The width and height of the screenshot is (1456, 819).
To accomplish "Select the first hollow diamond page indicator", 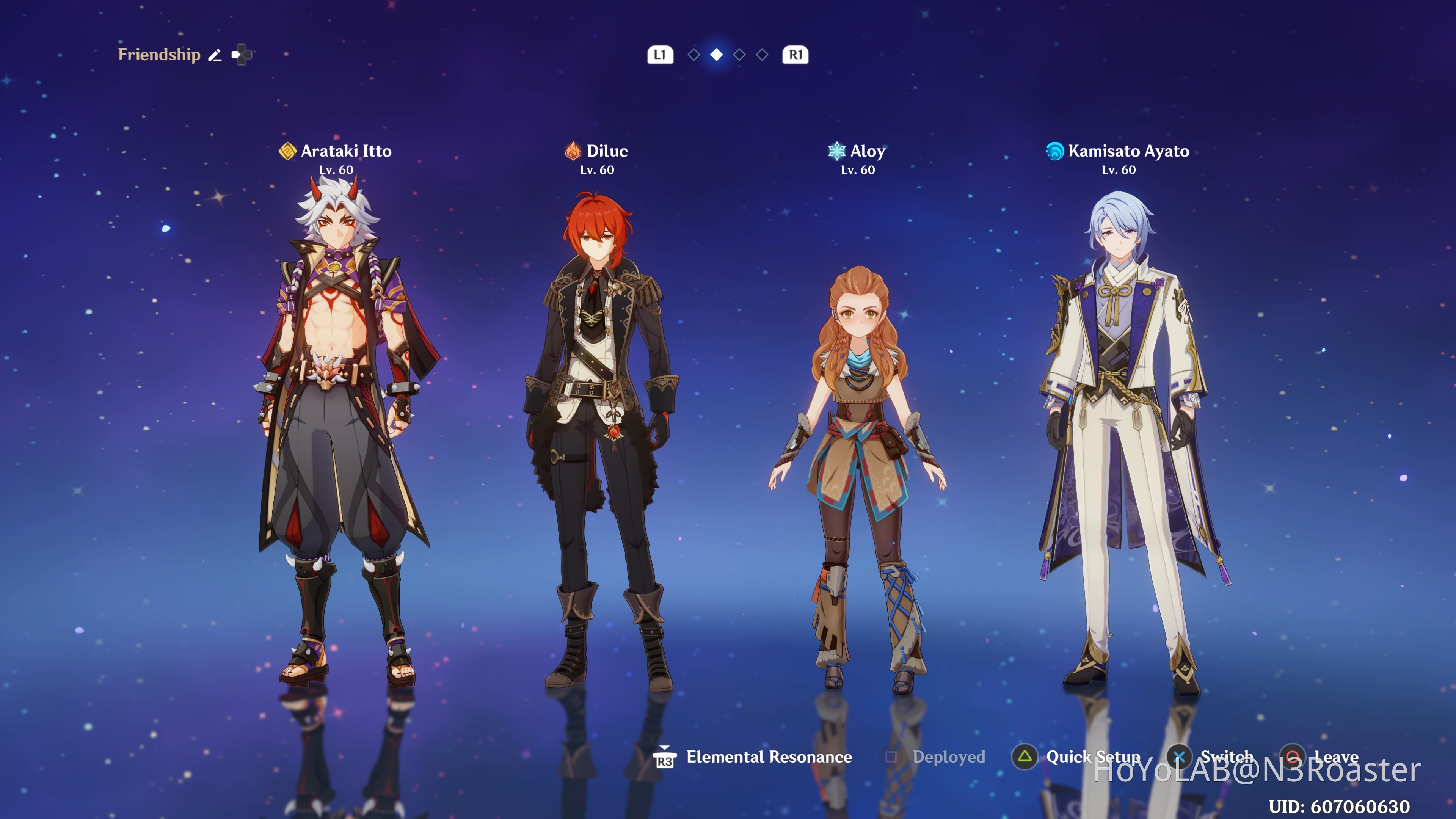I will tap(694, 55).
